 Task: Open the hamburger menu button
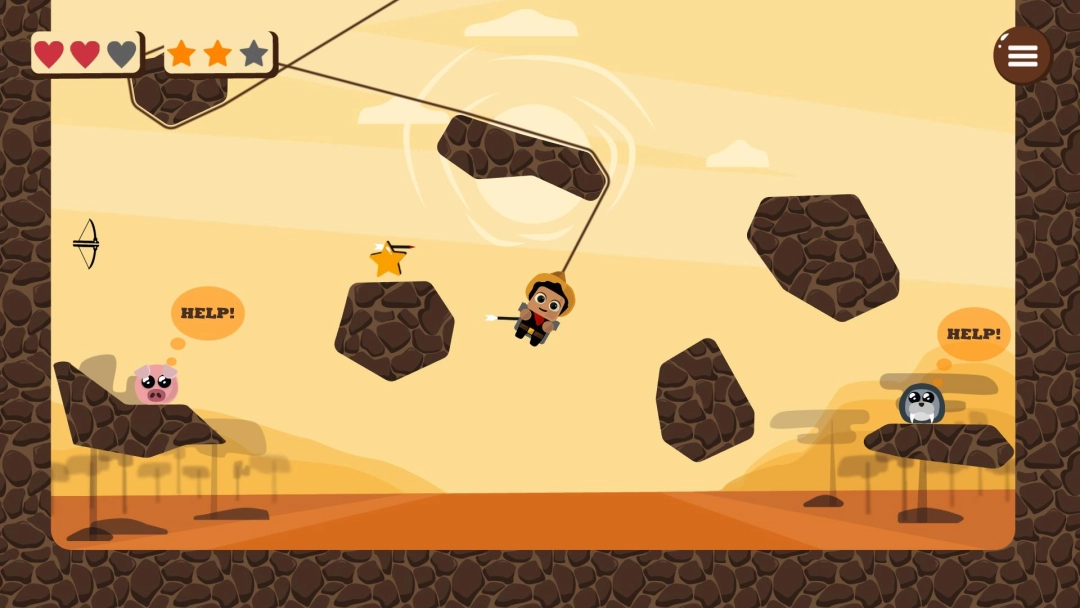(1022, 55)
